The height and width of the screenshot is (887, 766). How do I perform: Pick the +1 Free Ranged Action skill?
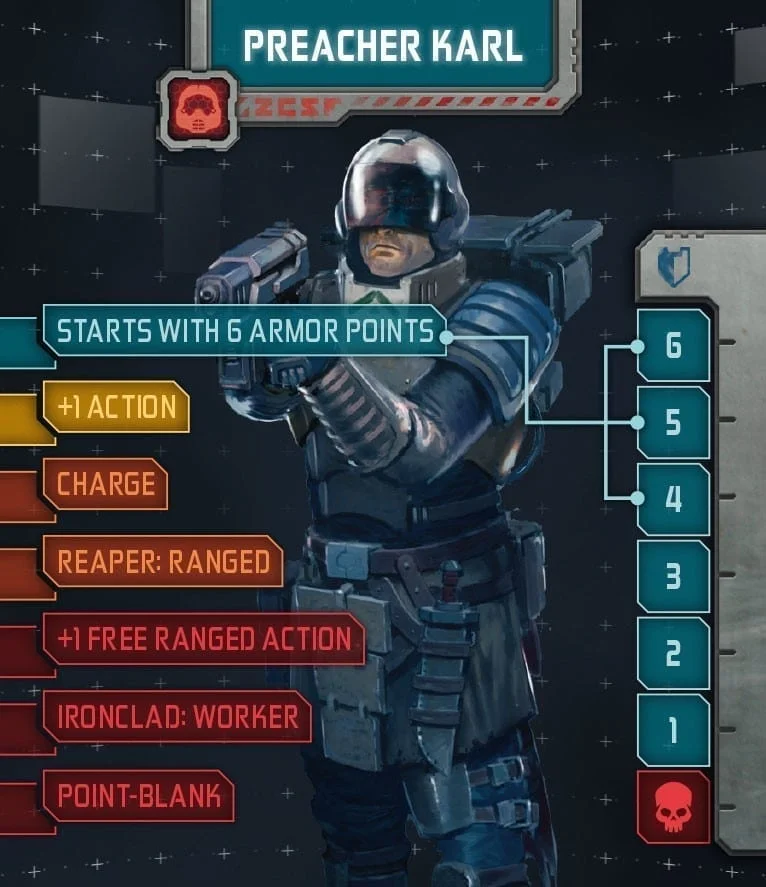[x=203, y=639]
